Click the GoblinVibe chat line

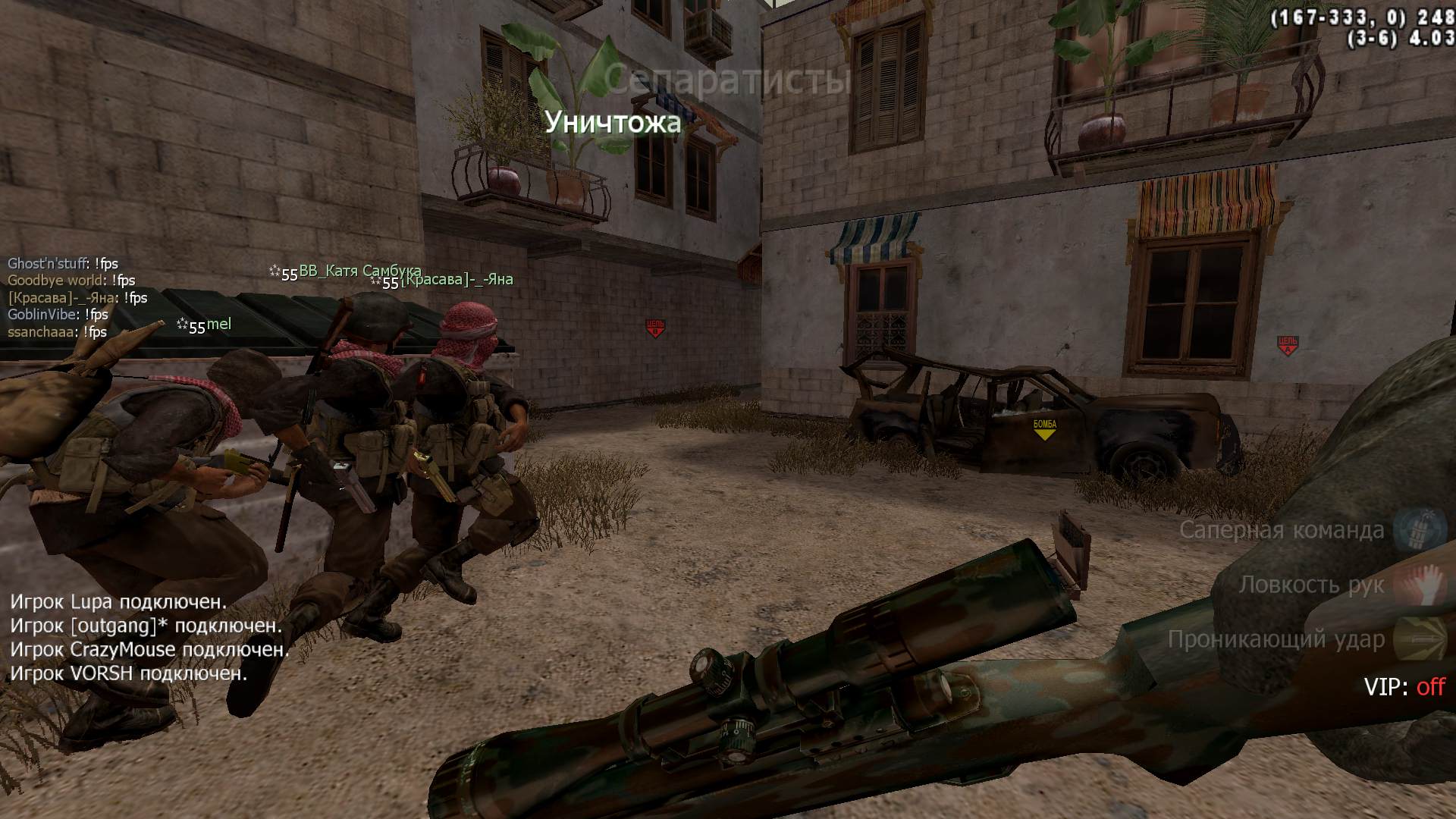coord(58,315)
